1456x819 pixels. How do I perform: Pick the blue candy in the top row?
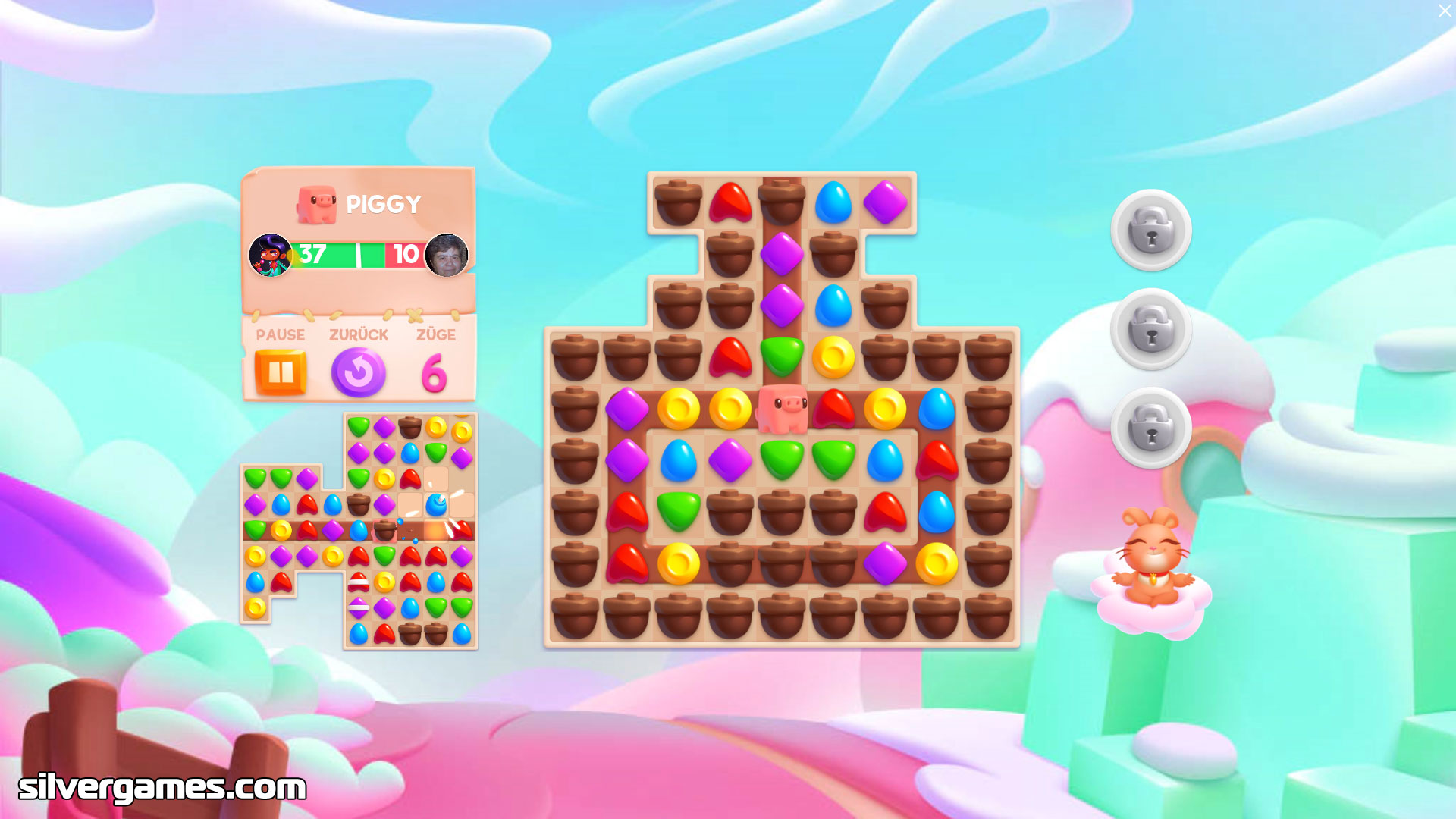[x=833, y=202]
